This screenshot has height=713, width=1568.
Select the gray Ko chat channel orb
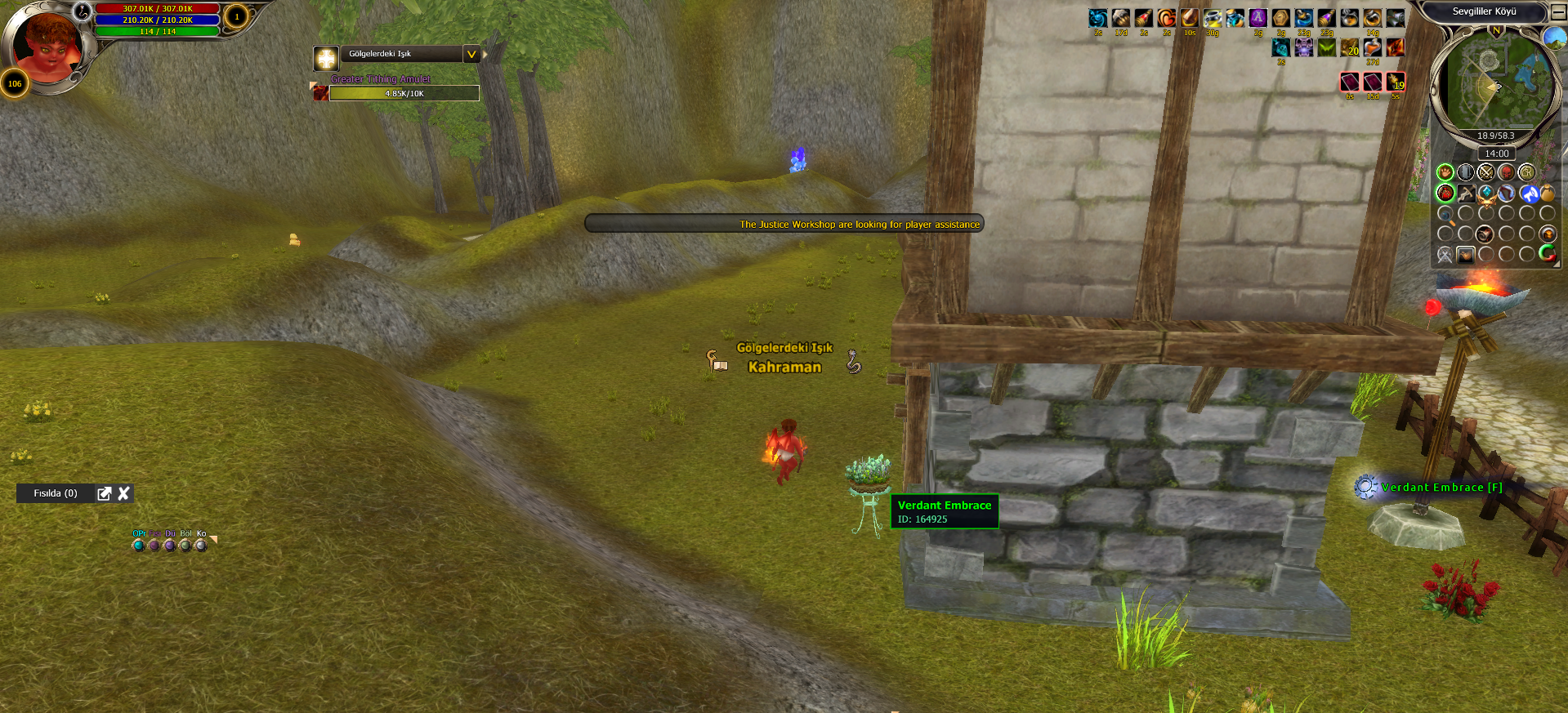pyautogui.click(x=201, y=545)
